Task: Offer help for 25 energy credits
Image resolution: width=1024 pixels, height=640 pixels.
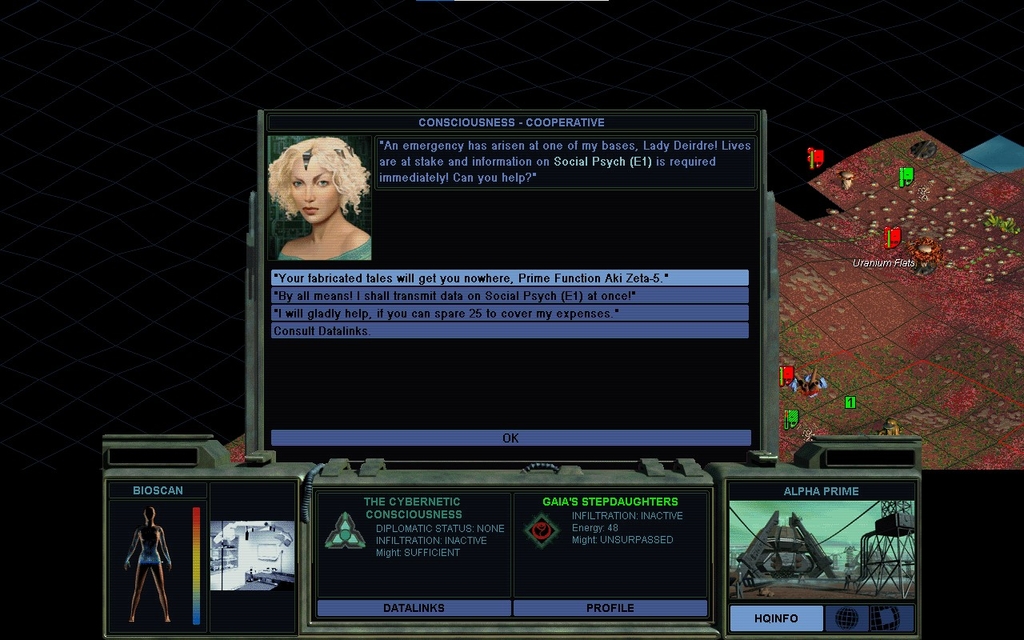Action: (509, 313)
